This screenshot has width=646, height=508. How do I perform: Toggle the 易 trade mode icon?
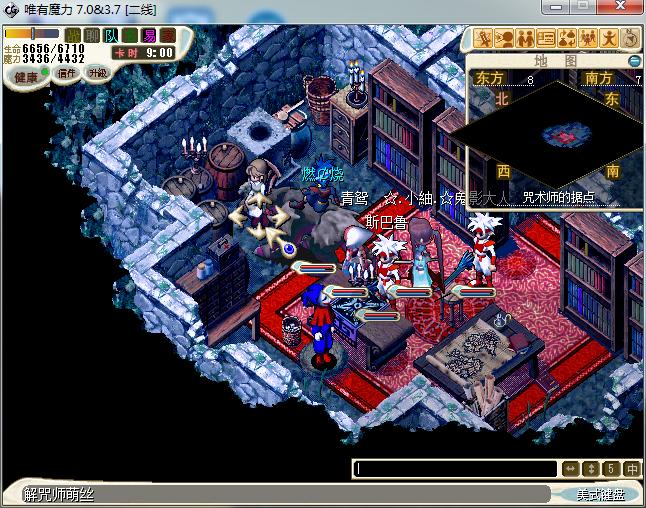(147, 35)
